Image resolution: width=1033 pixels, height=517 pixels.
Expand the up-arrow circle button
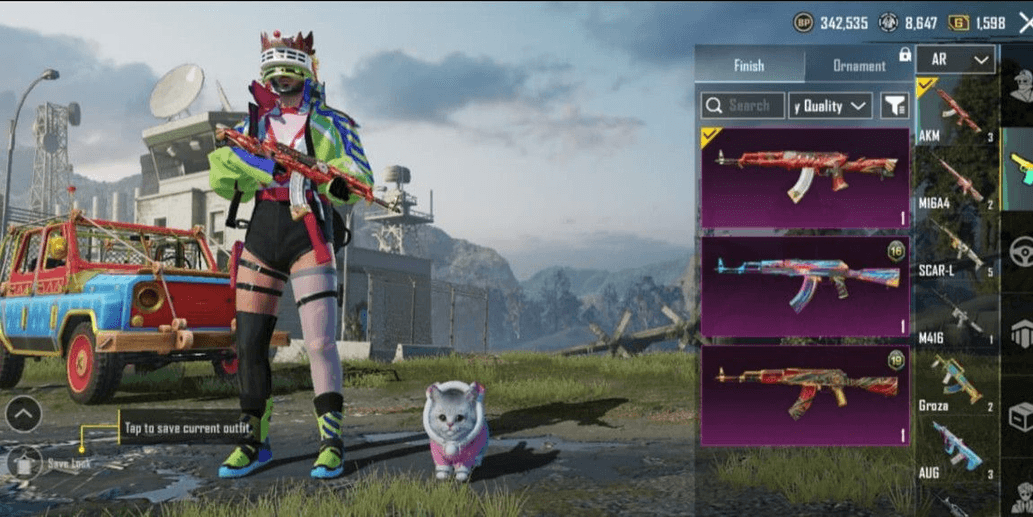pos(23,412)
